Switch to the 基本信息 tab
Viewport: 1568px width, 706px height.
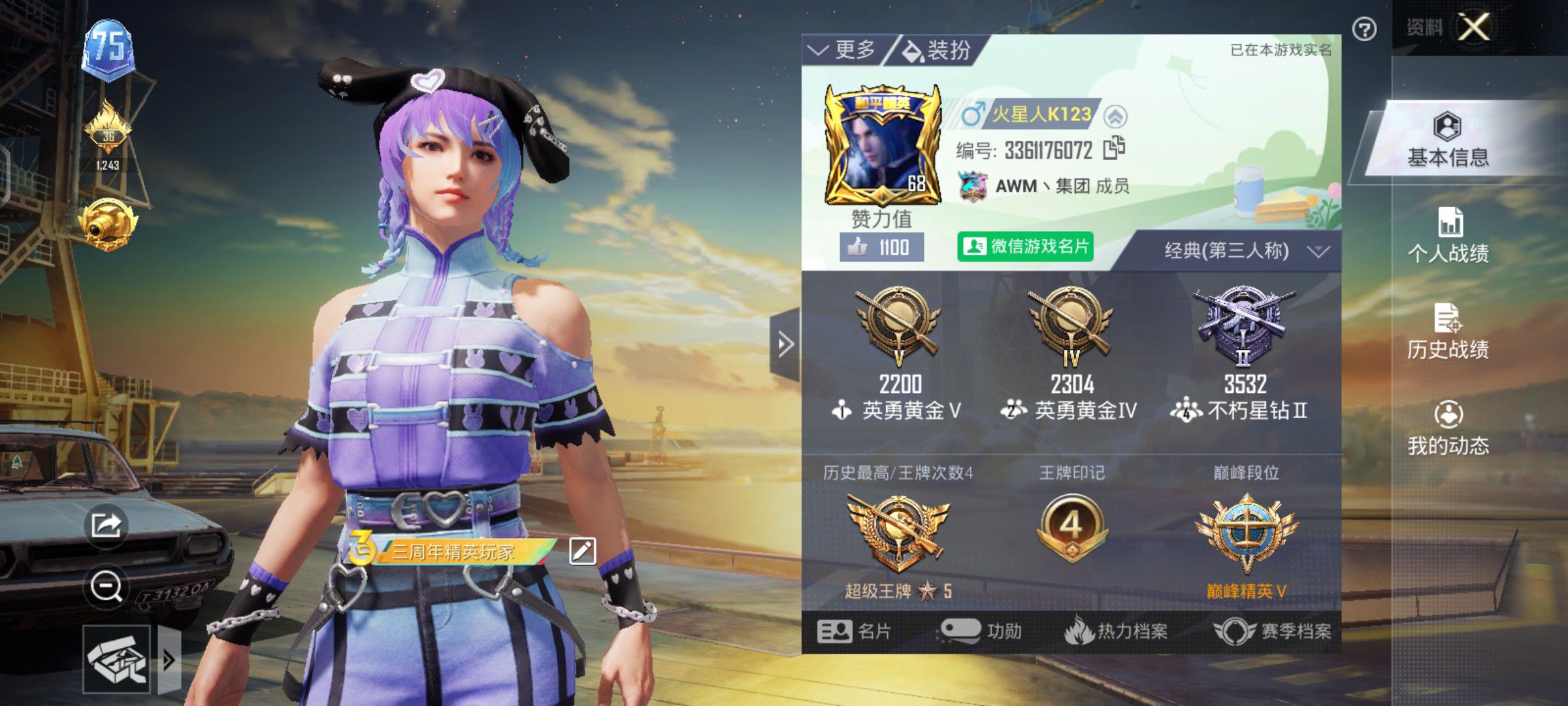pos(1448,141)
